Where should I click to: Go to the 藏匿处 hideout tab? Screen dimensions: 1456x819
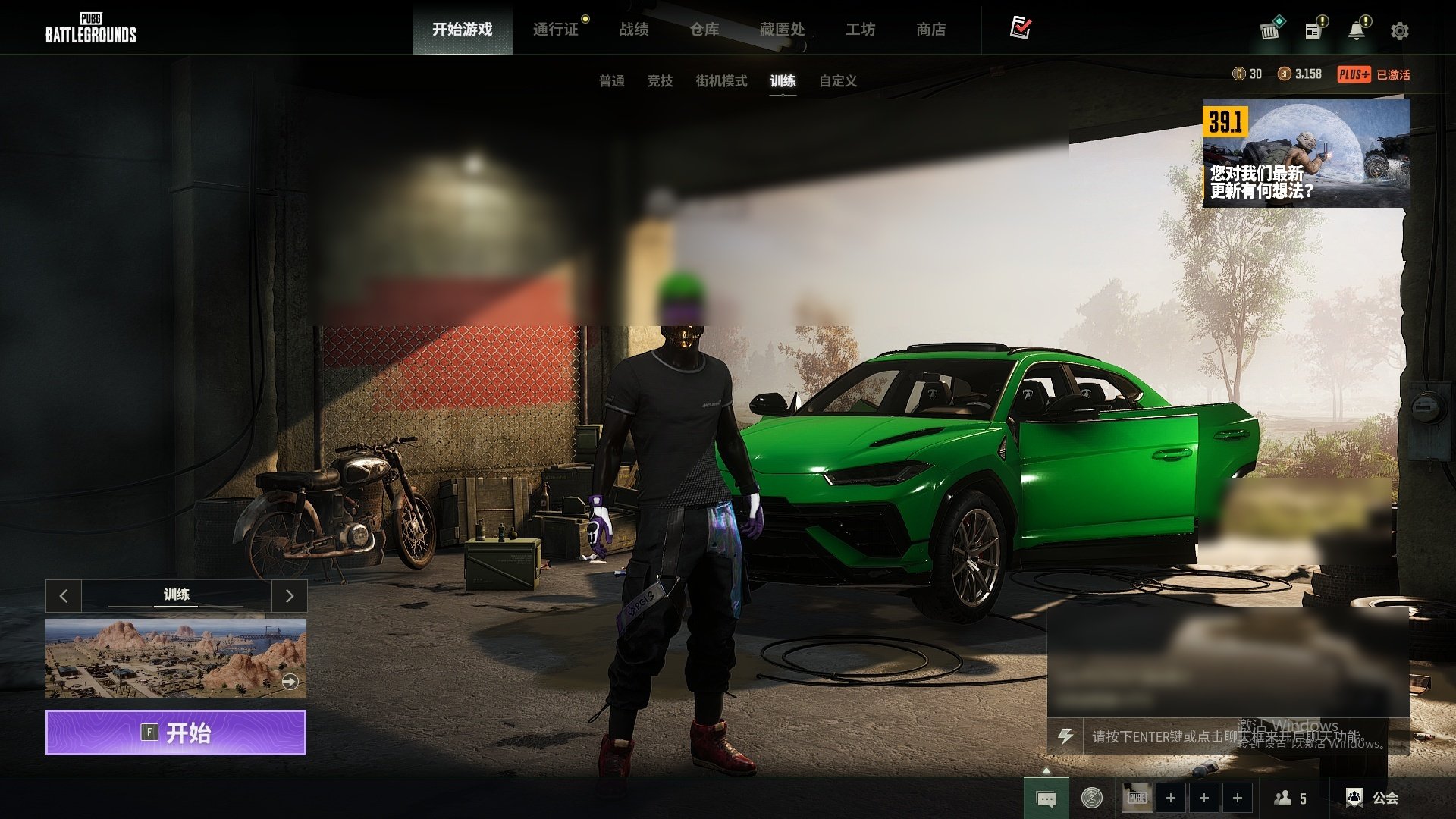(x=782, y=30)
